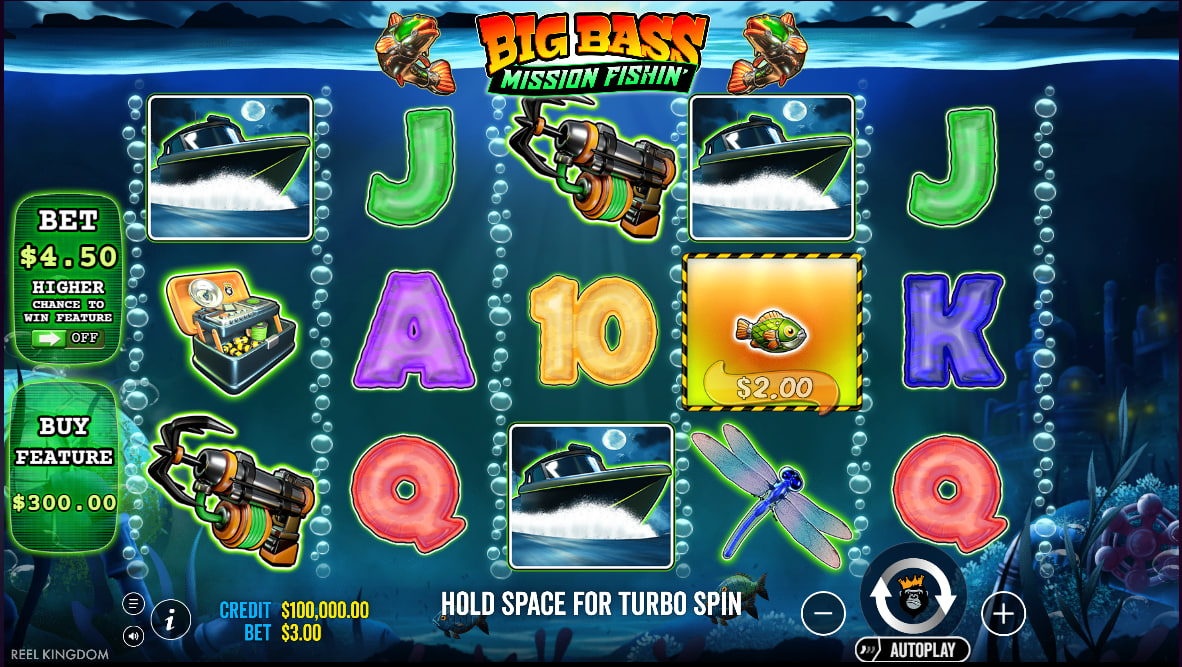Screen dimensions: 1182x667
Task: Mute the game sound
Action: coord(133,635)
